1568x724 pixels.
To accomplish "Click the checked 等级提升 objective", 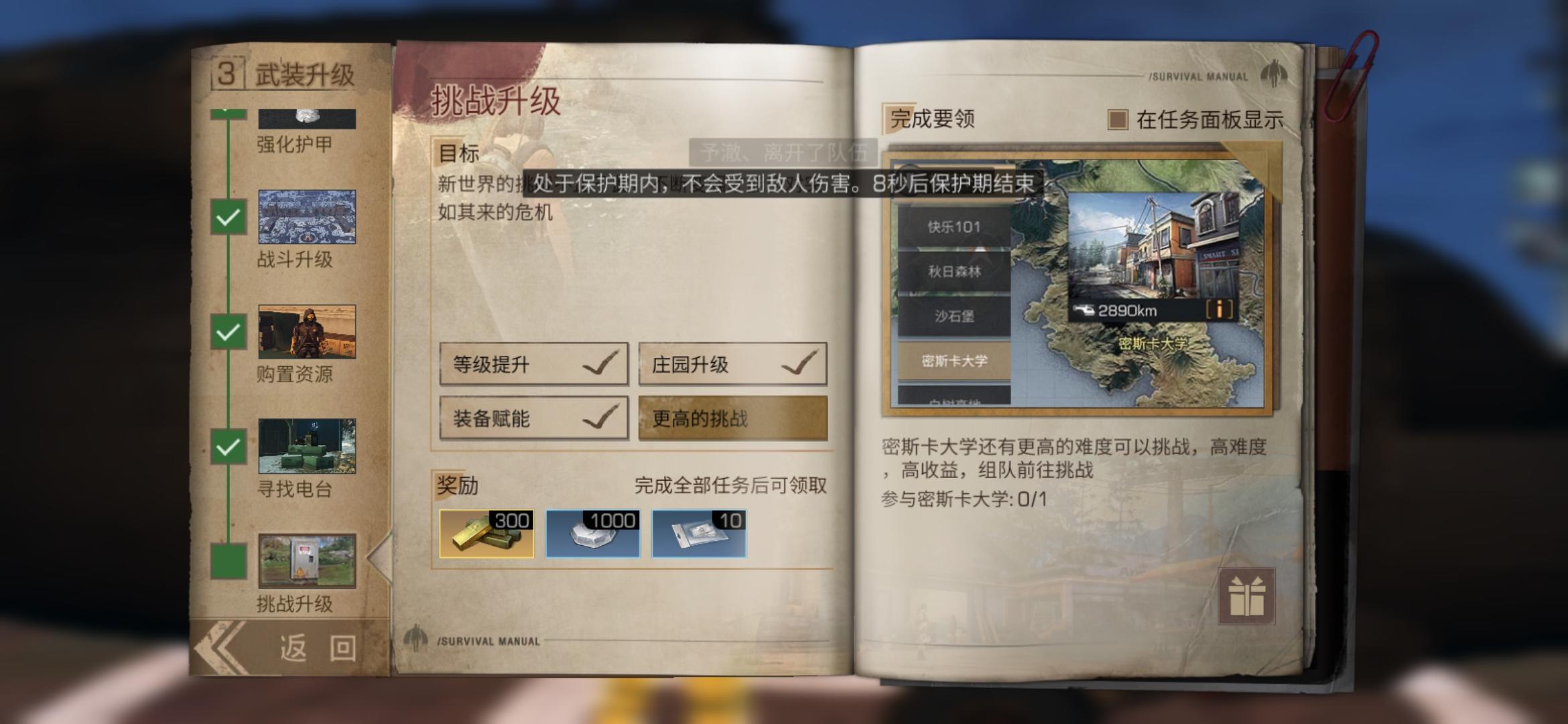I will click(533, 365).
